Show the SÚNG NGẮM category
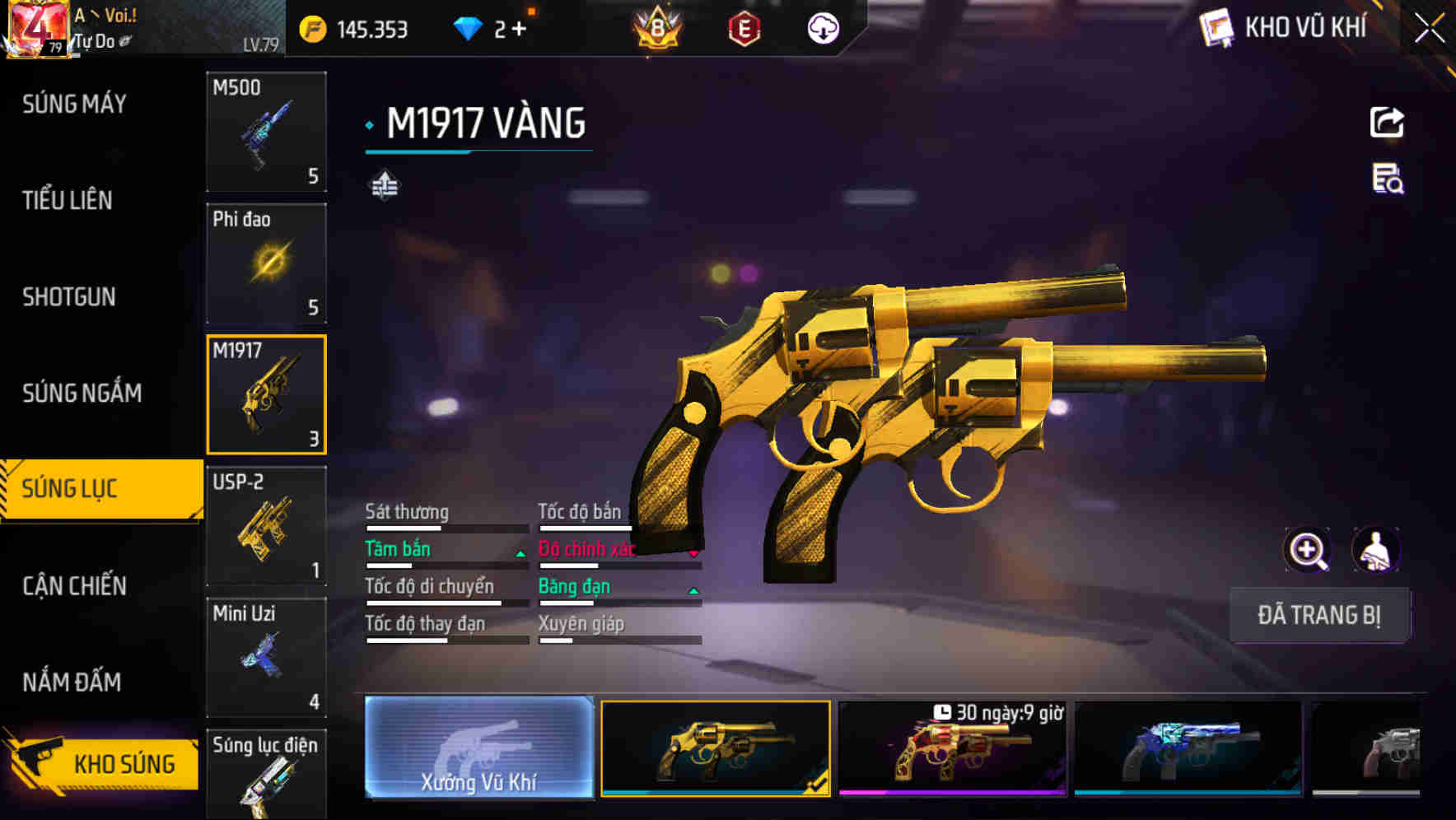Image resolution: width=1456 pixels, height=820 pixels. 82,393
